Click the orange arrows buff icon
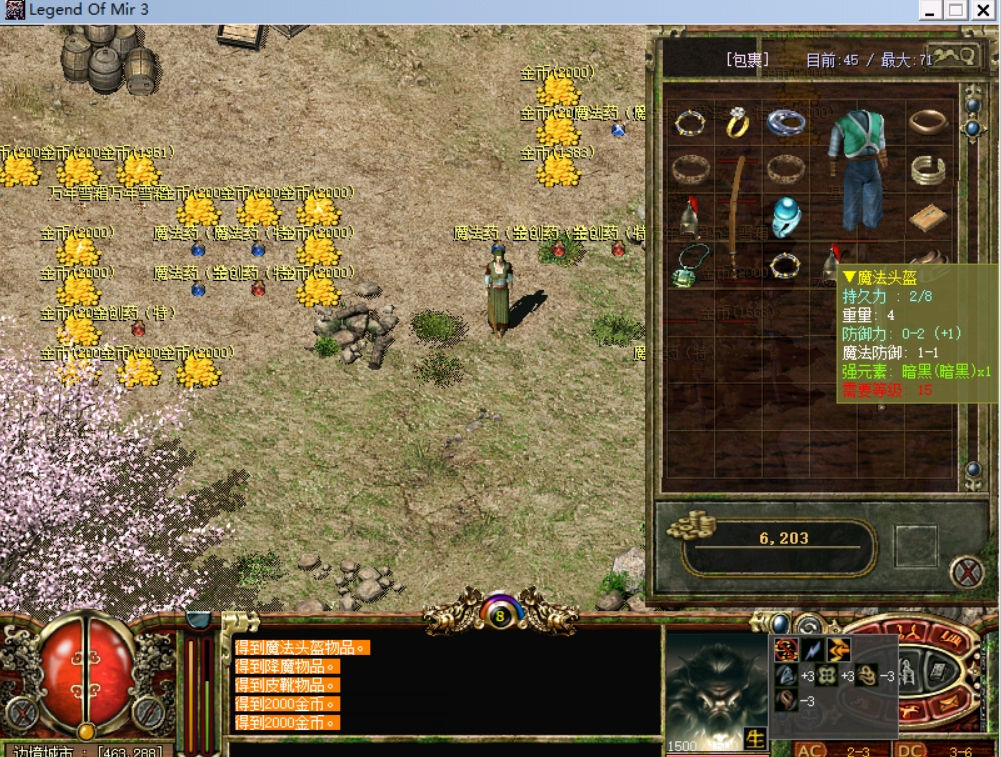This screenshot has width=1001, height=757. [x=837, y=650]
